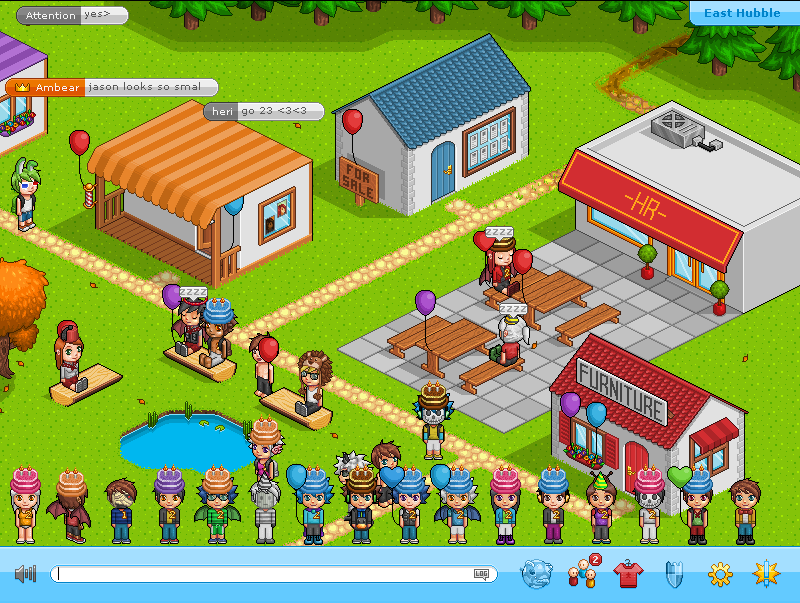Open the chat LOG
The image size is (800, 603).
482,574
